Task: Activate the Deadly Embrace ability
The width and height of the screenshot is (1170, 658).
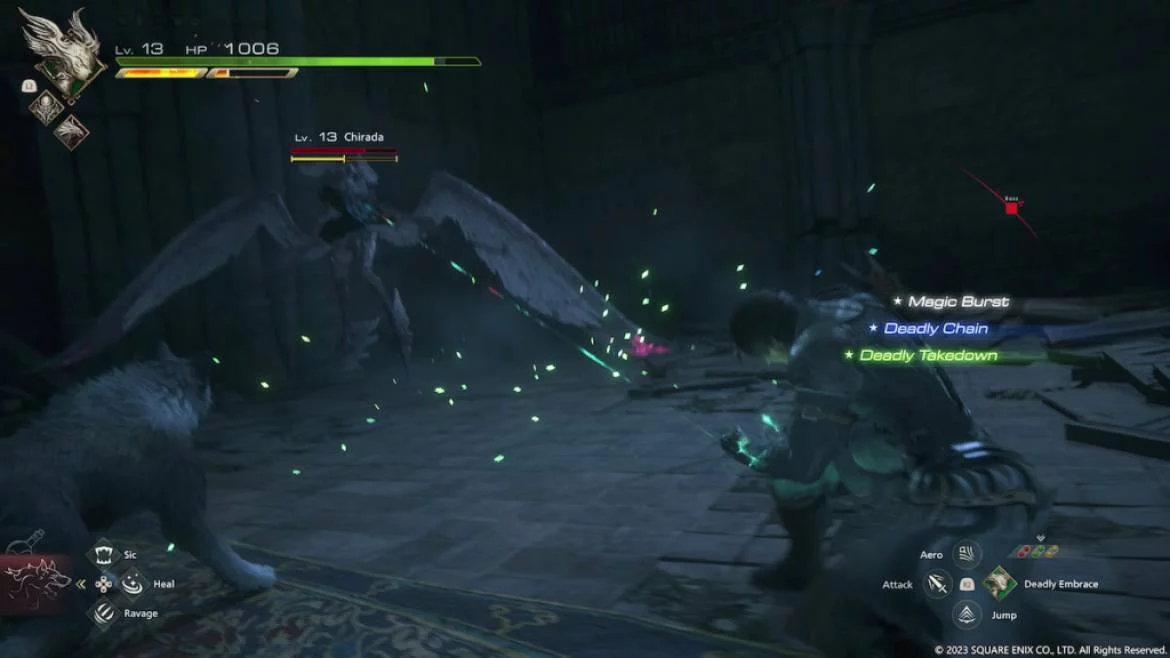Action: tap(998, 584)
